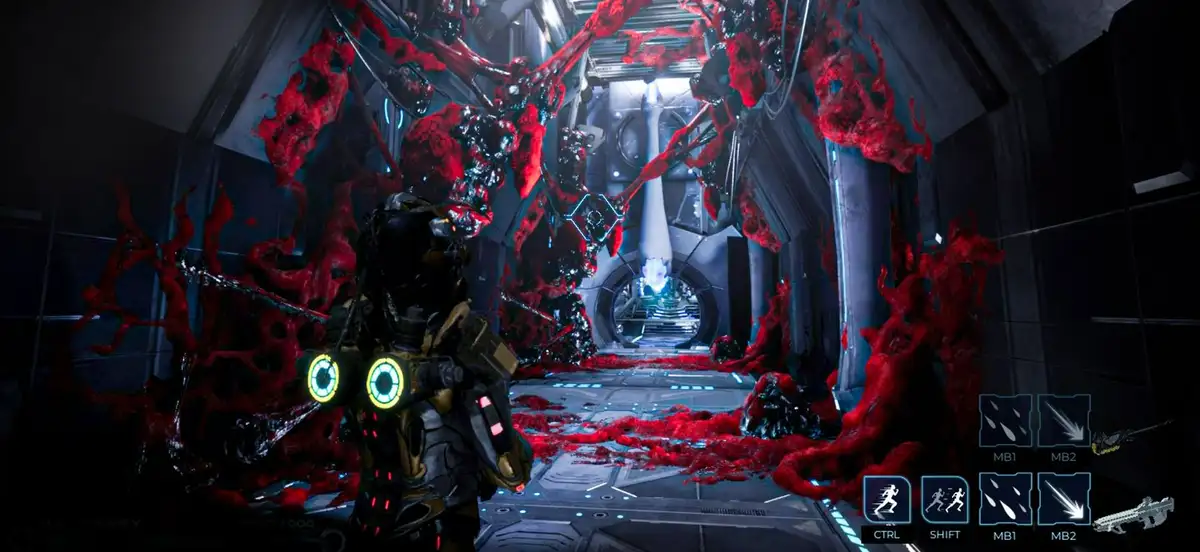Select the active weapon's focused-beam fire icon
This screenshot has width=1200, height=552.
(x=1064, y=499)
